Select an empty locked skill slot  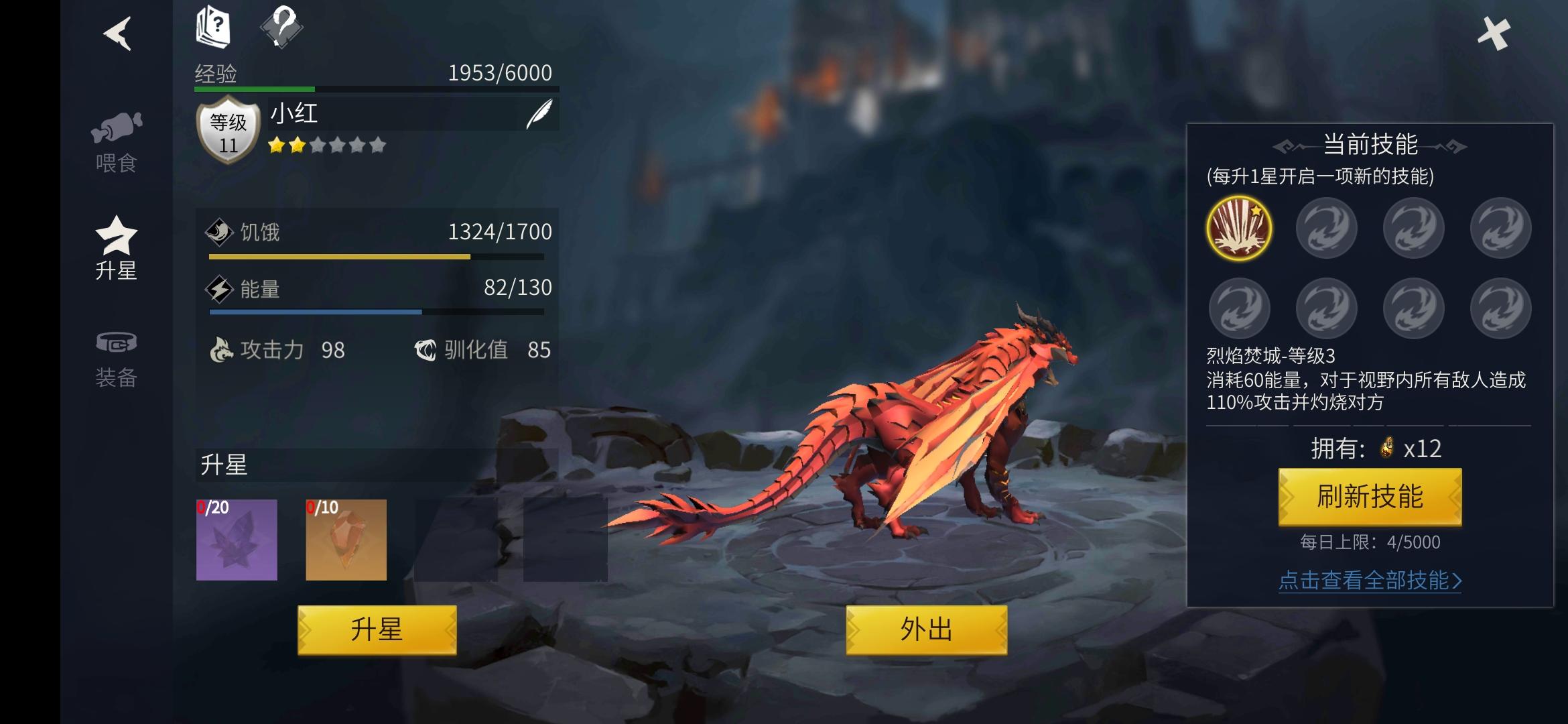coord(1327,228)
